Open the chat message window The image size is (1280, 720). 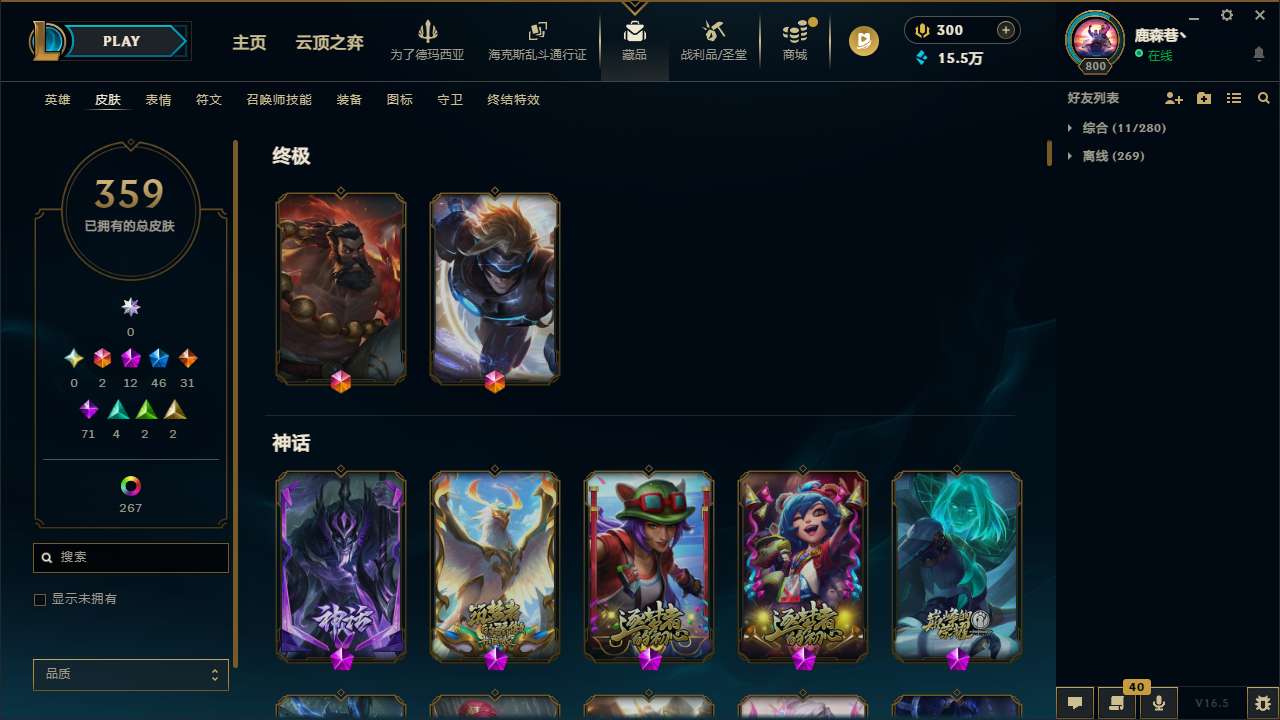coord(1075,703)
